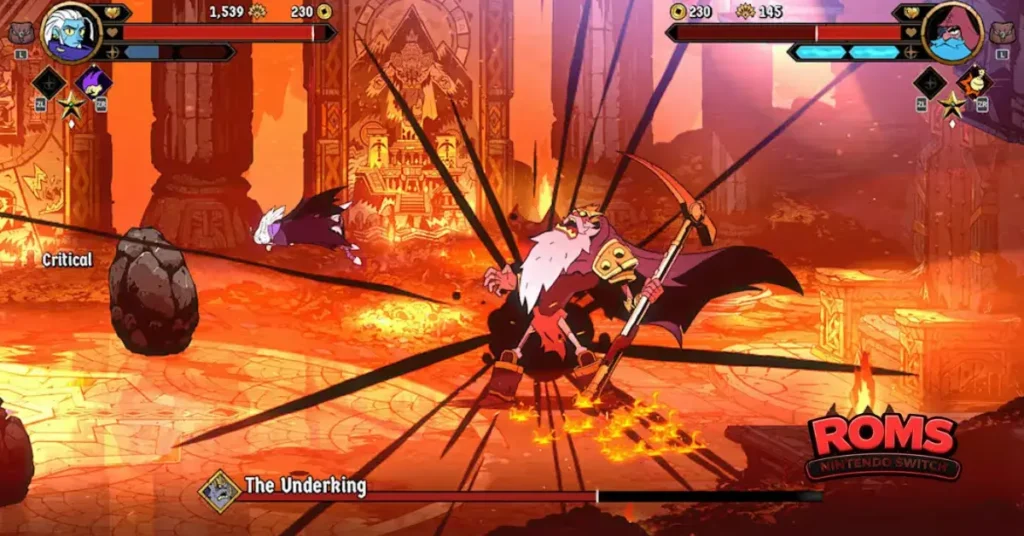The image size is (1024, 536).
Task: Click the Underking boss emblem
Action: 219,490
